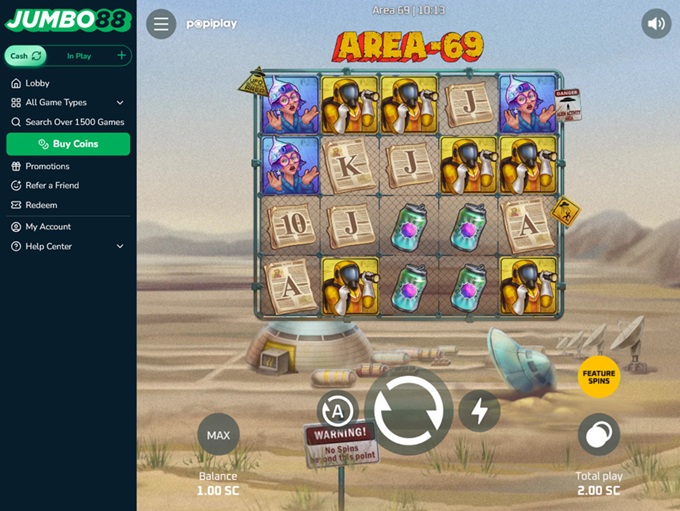Image resolution: width=680 pixels, height=511 pixels.
Task: Open the coin play amount selector
Action: (x=599, y=435)
